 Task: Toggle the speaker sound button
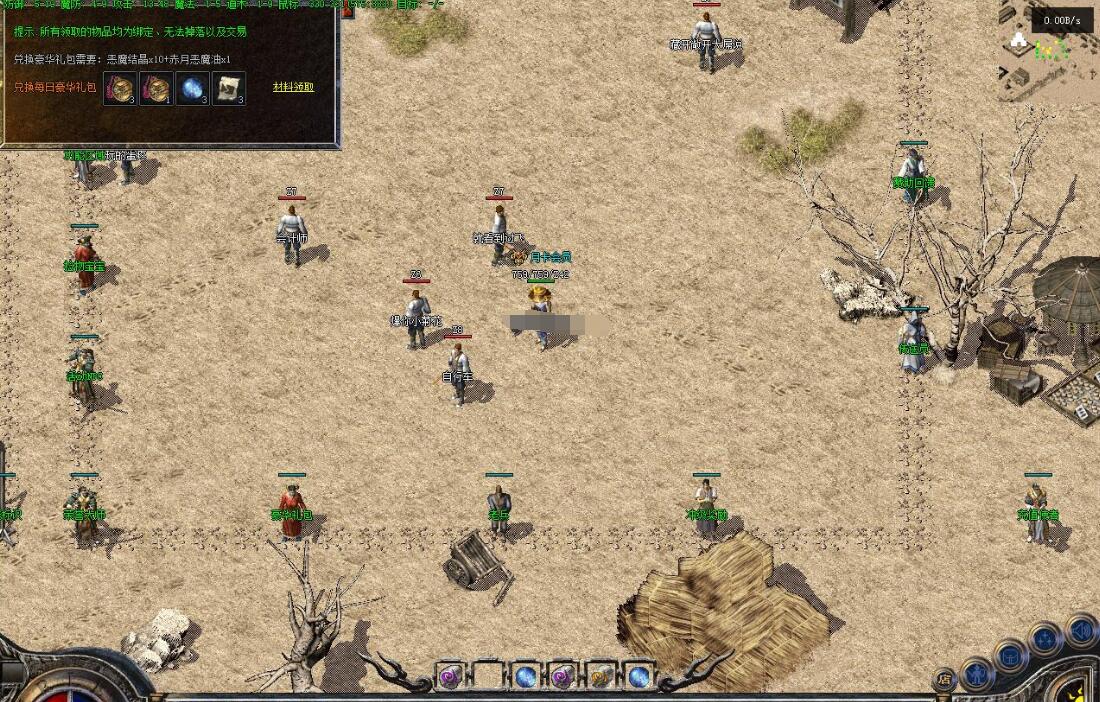1080,630
